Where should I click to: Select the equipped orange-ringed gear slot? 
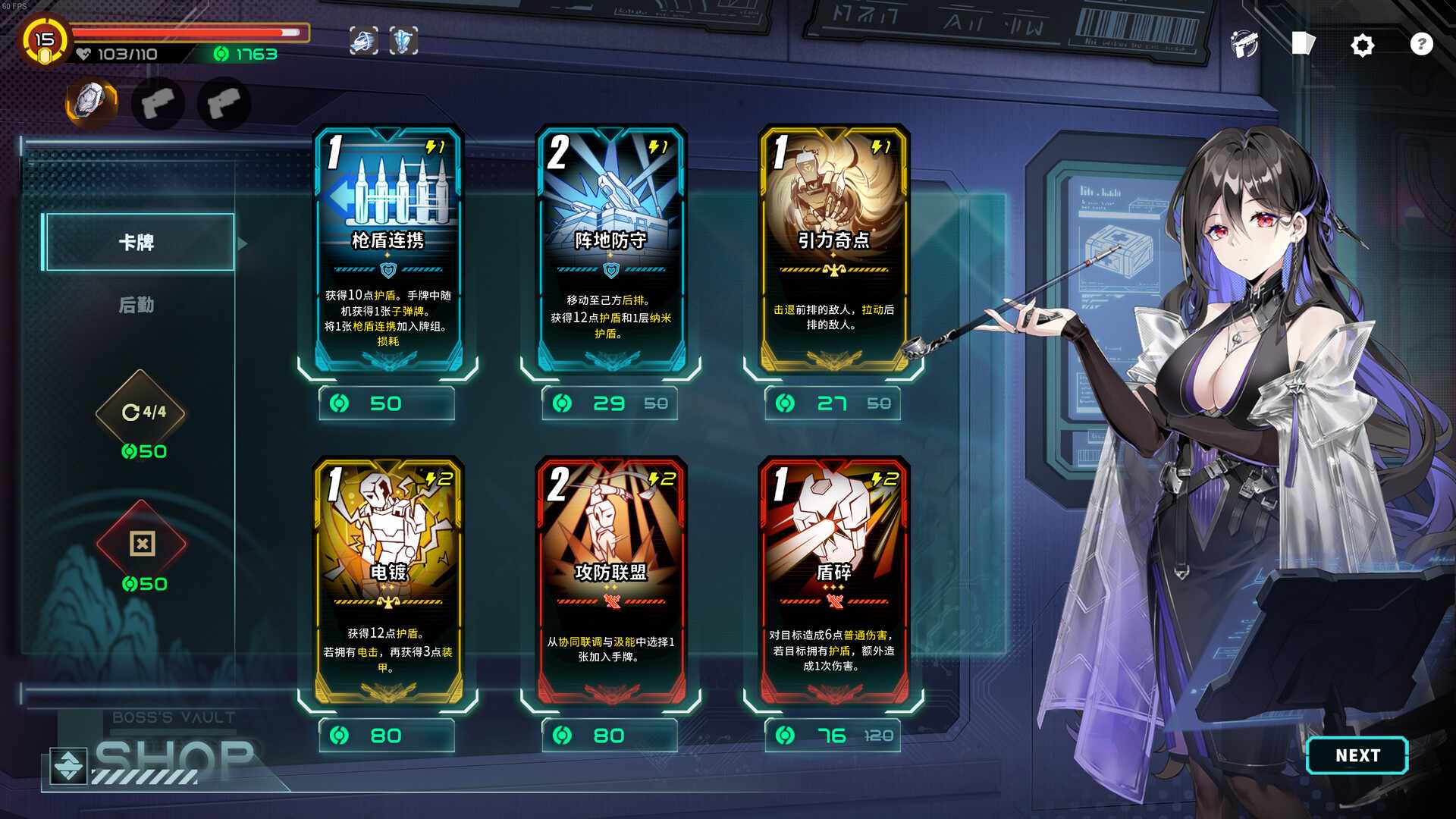(93, 102)
